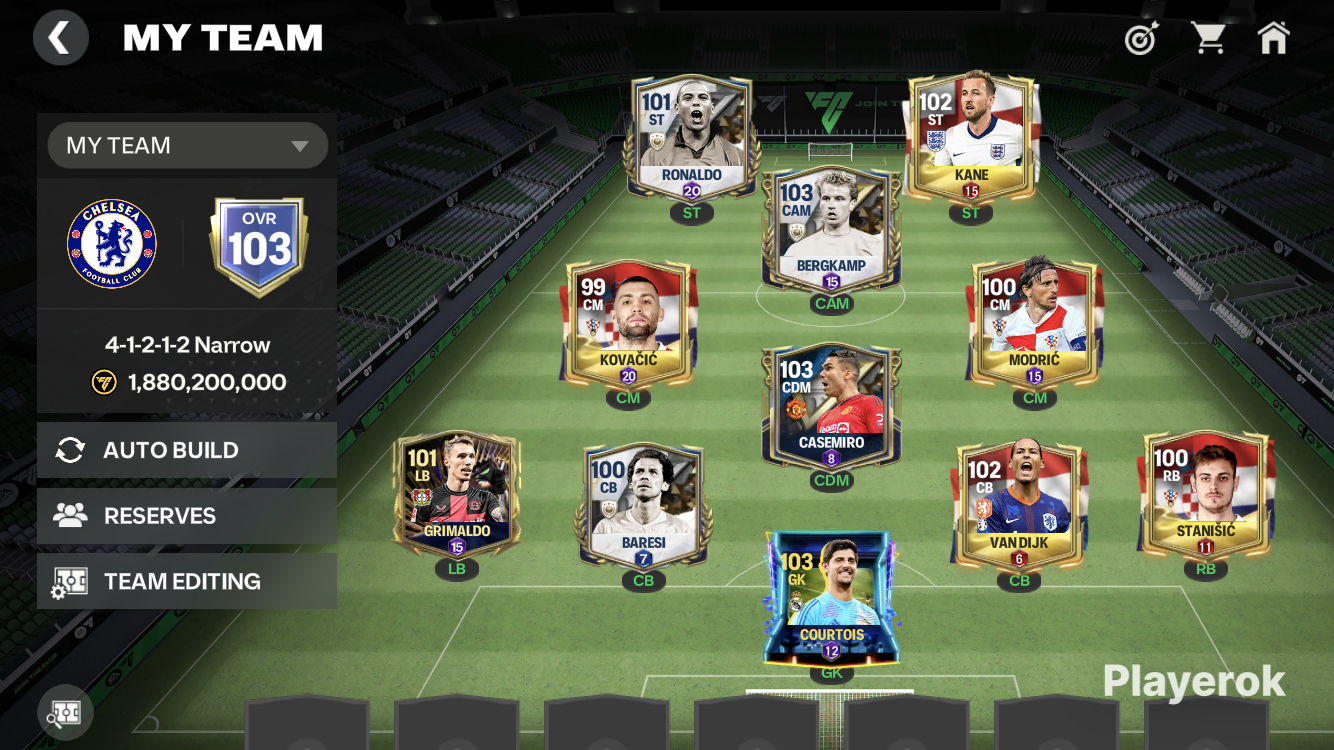This screenshot has height=750, width=1334.
Task: Go back using the arrow button
Action: [x=60, y=39]
